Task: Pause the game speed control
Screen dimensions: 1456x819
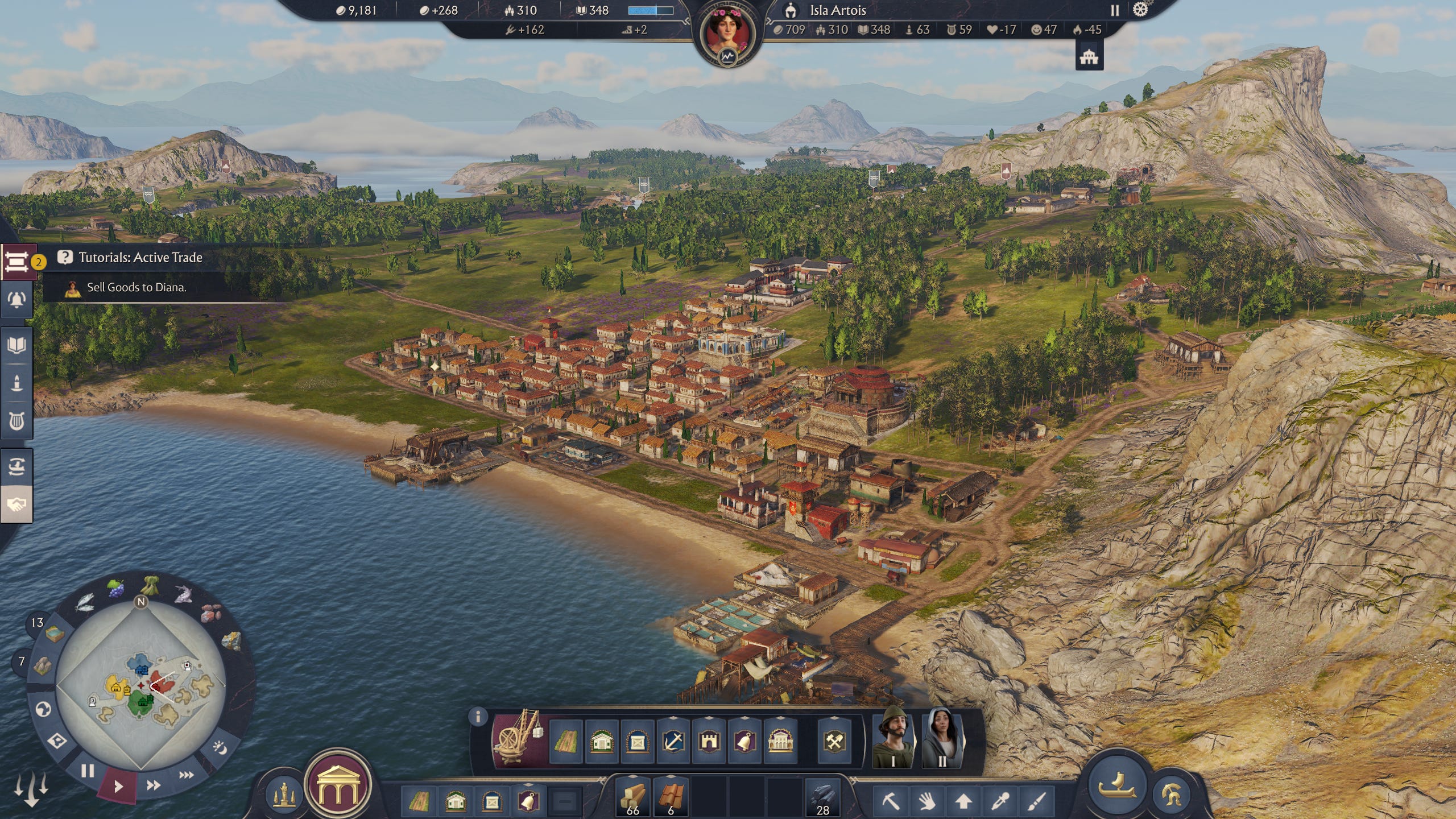Action: [x=87, y=771]
